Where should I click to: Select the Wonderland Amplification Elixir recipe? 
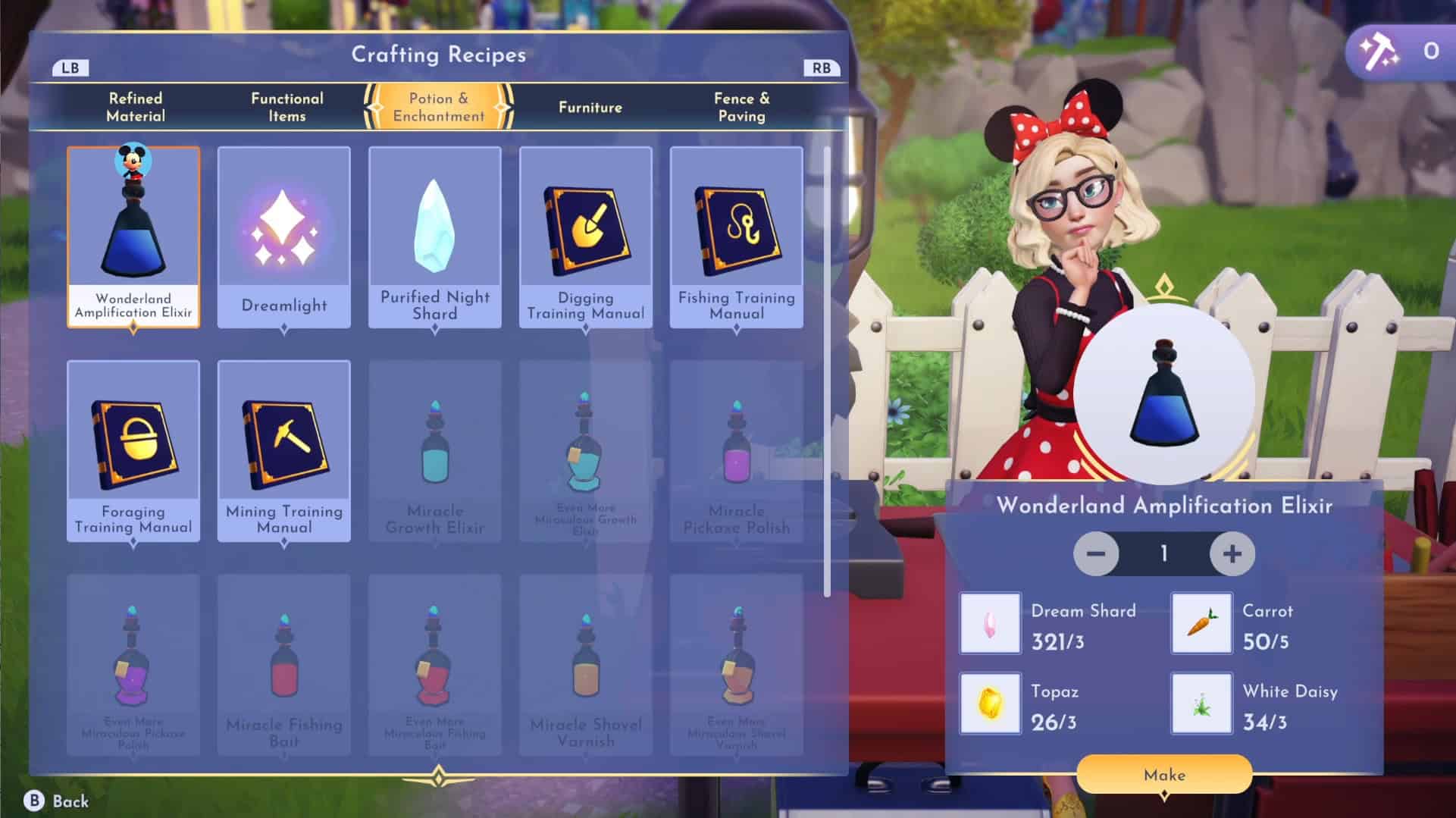pos(133,237)
